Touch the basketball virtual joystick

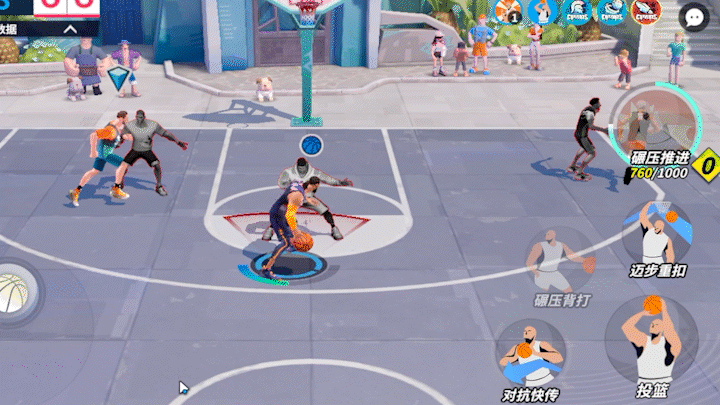click(12, 290)
